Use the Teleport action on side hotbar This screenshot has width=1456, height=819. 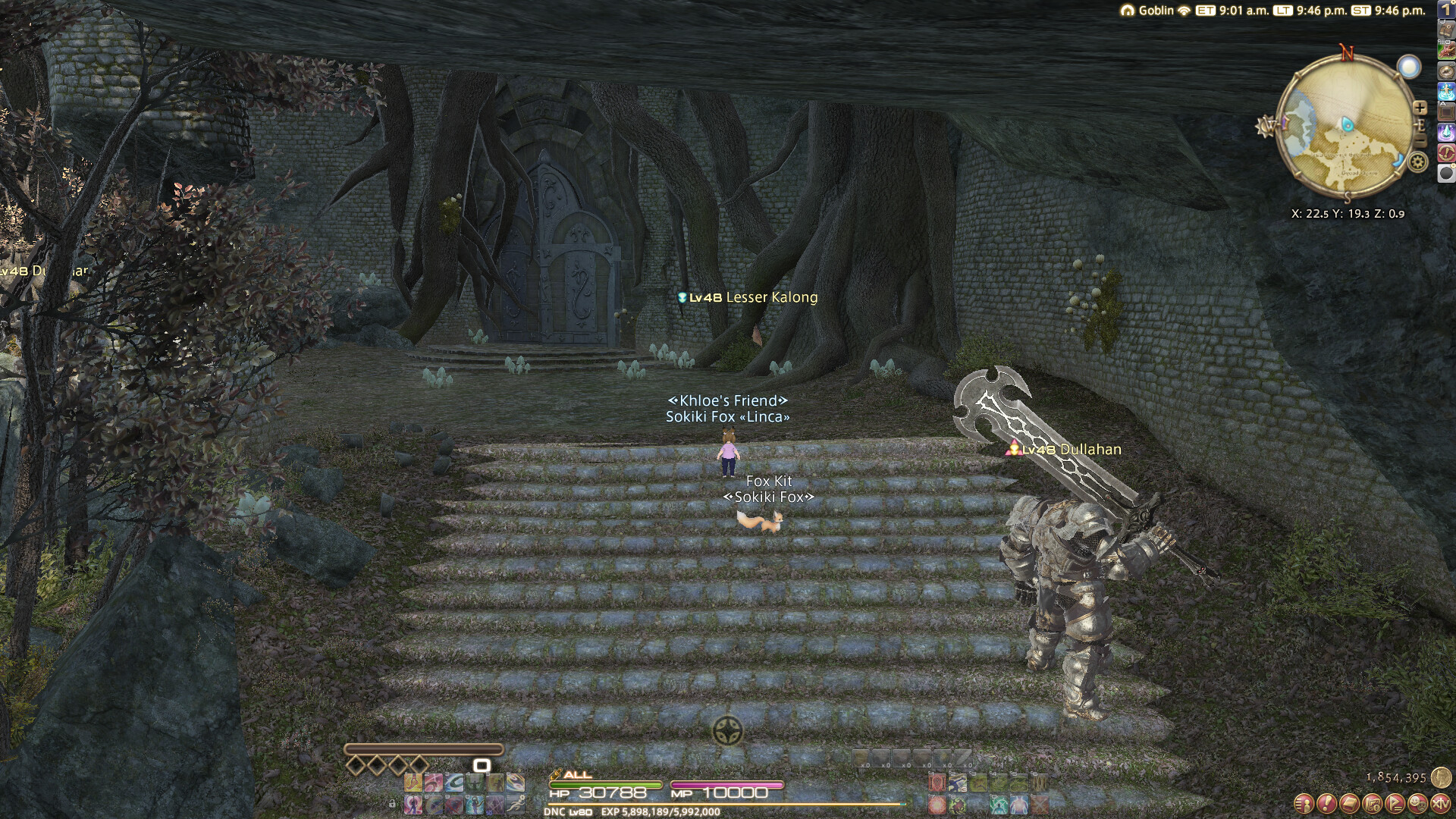1446,92
